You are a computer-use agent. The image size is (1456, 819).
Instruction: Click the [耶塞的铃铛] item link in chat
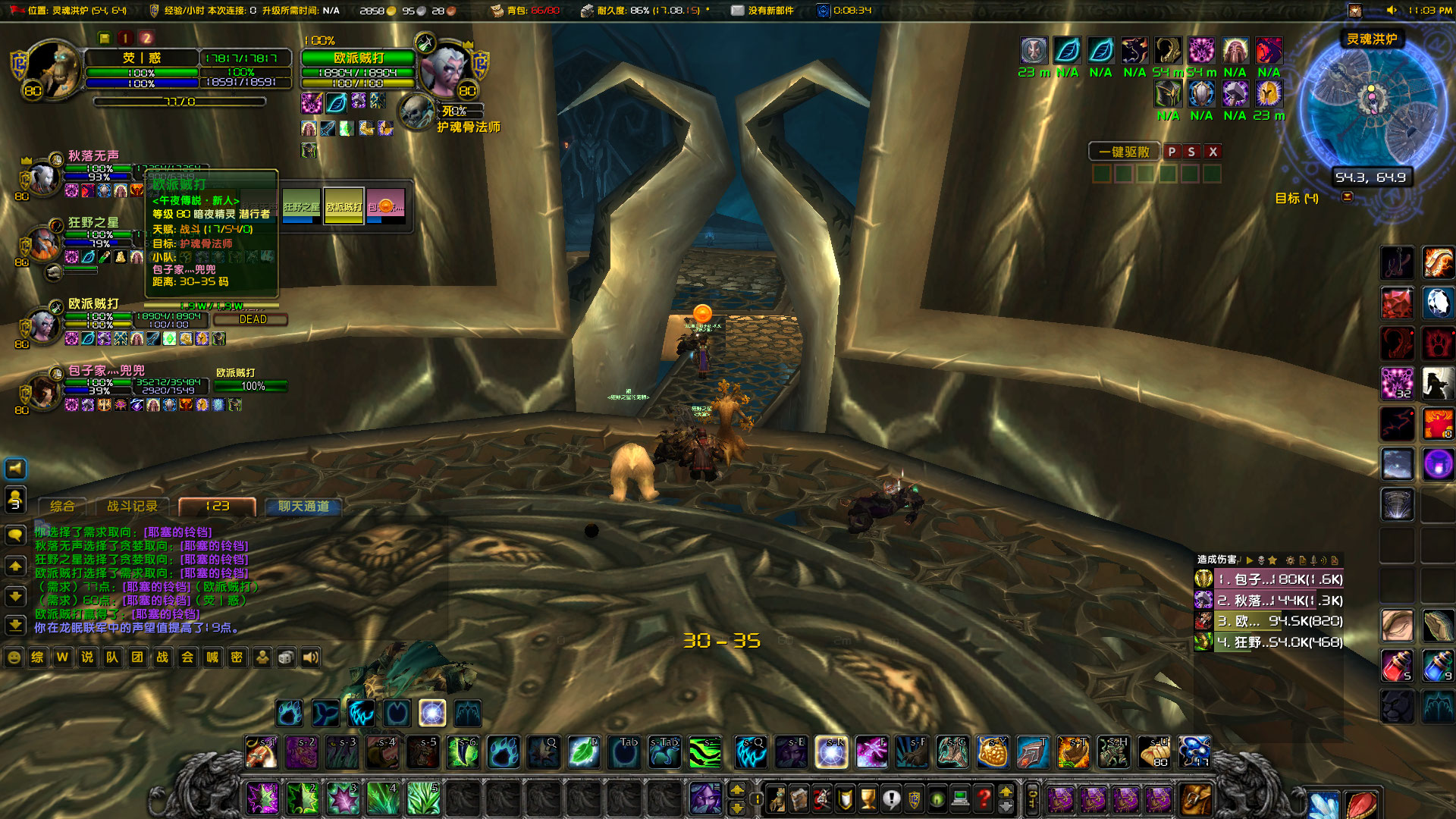178,533
